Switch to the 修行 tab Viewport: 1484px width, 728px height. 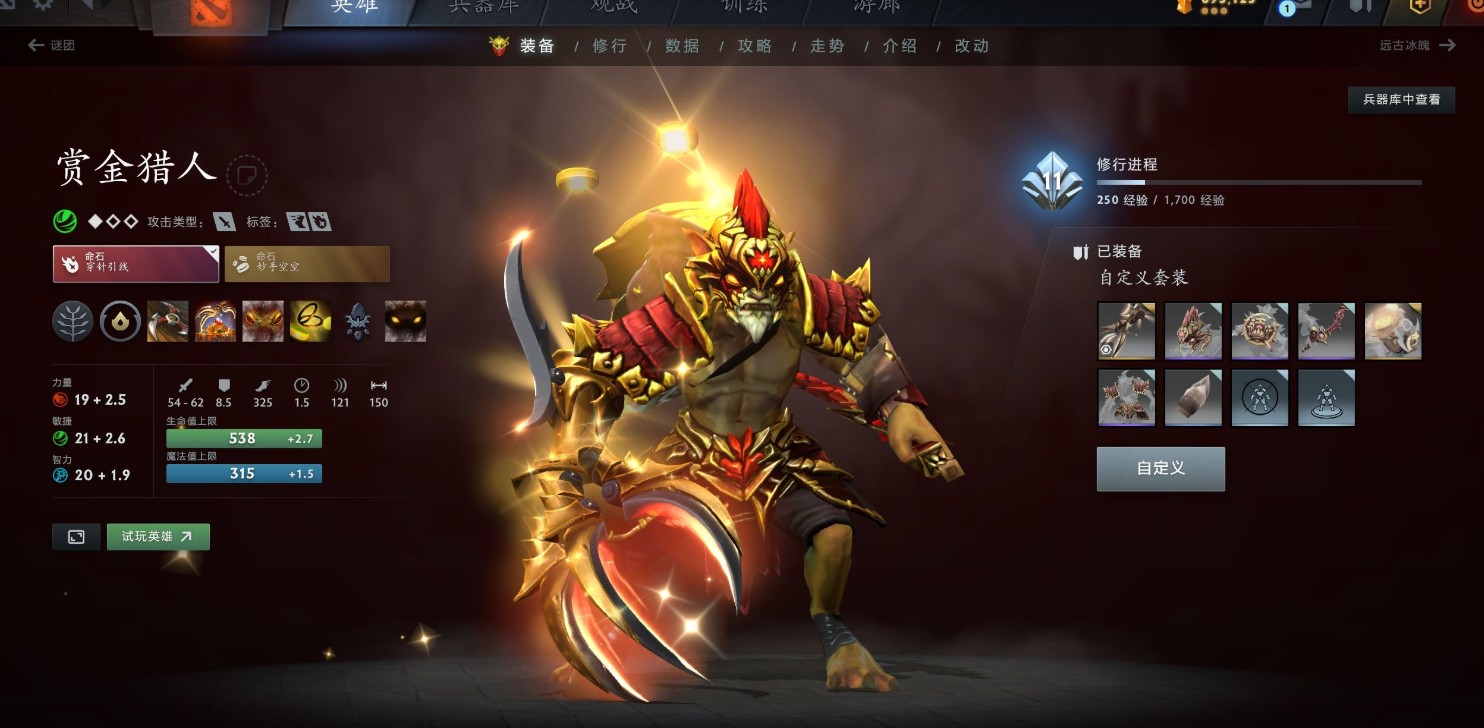click(610, 45)
